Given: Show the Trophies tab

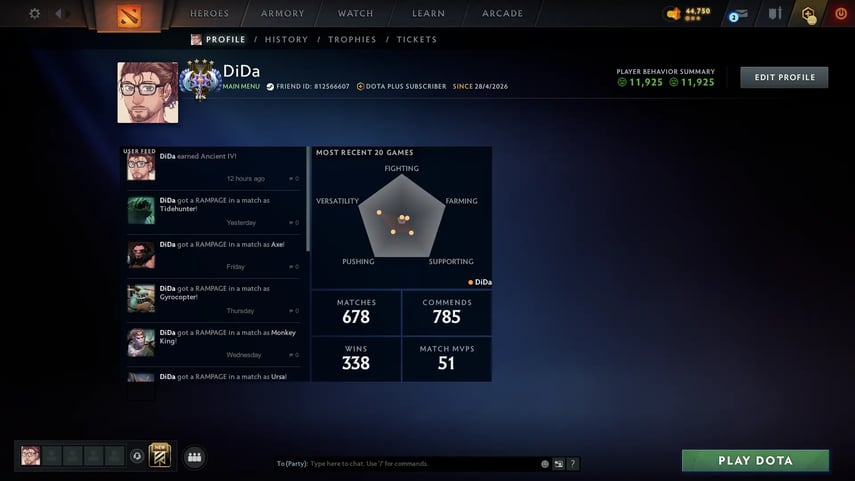Looking at the screenshot, I should click(352, 40).
